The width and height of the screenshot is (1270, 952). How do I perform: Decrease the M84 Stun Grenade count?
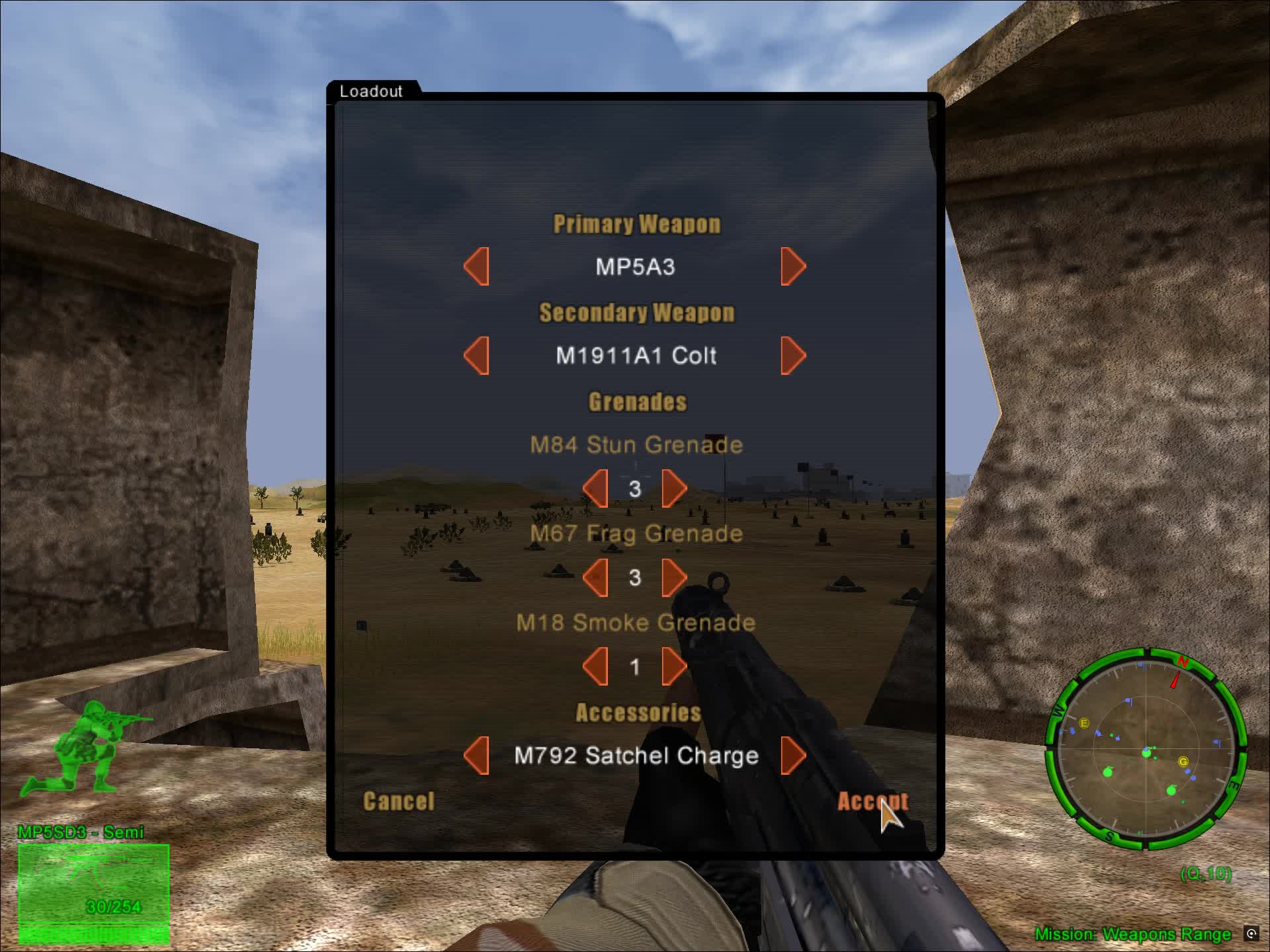[597, 487]
